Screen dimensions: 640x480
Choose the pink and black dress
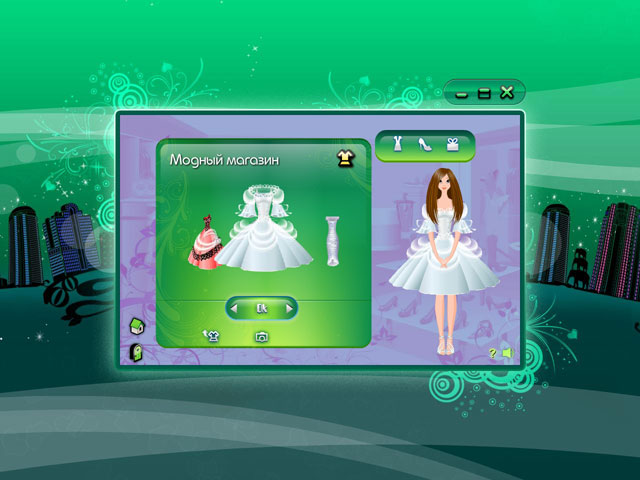206,243
